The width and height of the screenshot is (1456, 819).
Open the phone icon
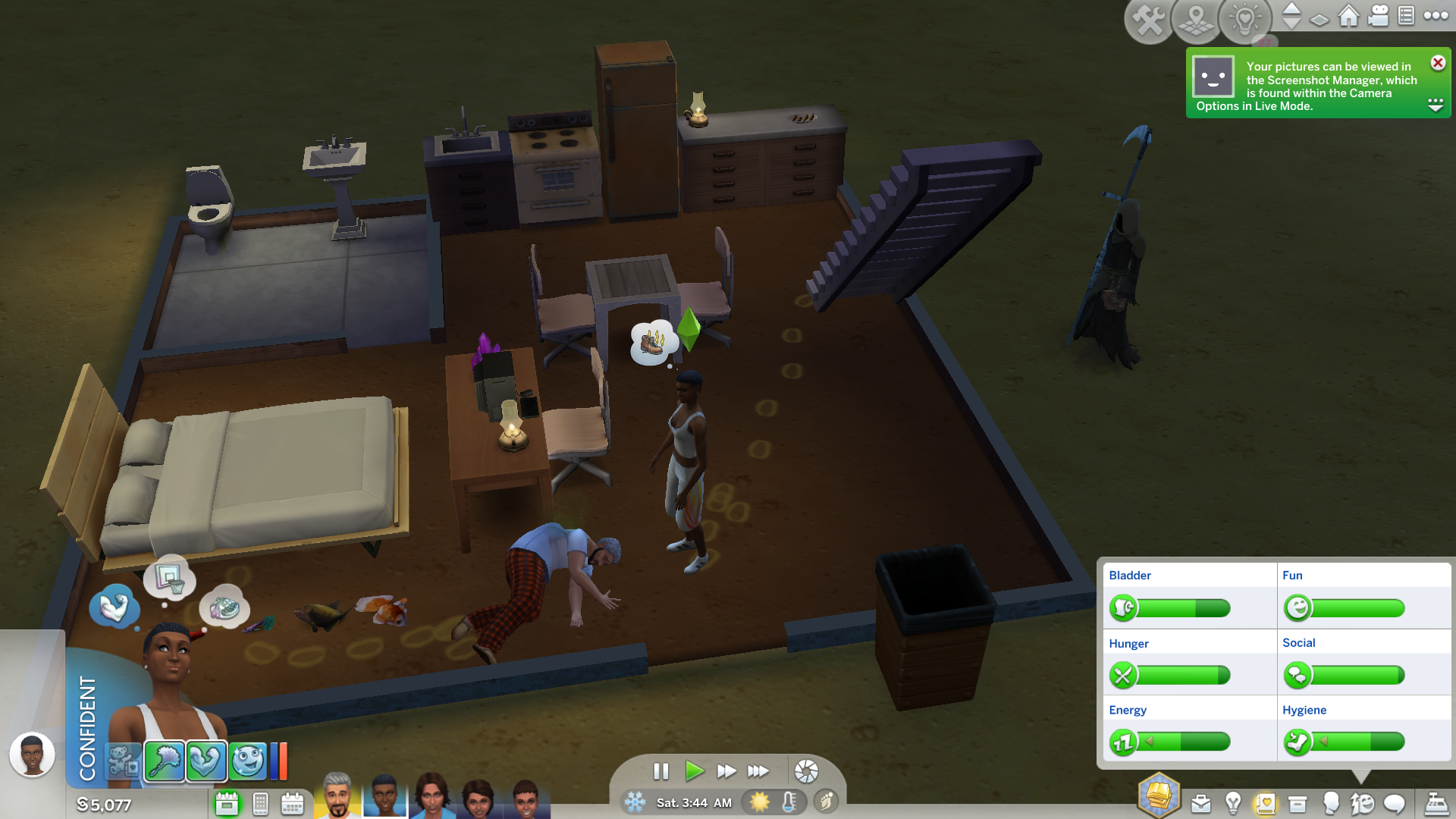pyautogui.click(x=260, y=803)
